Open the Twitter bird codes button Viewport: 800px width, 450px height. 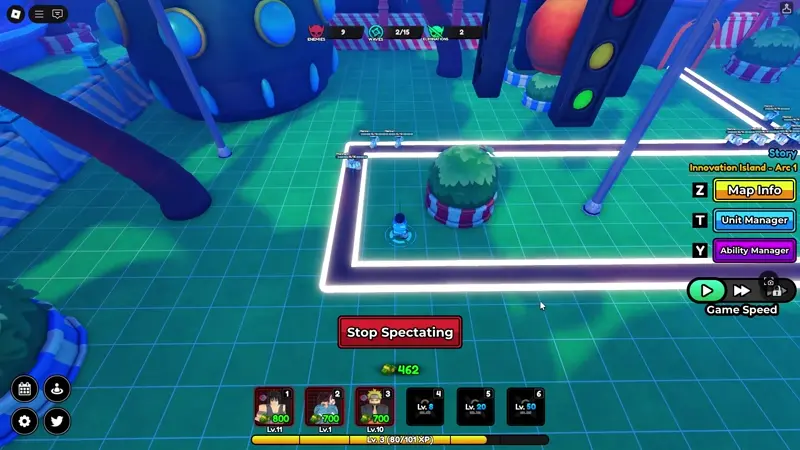(x=57, y=421)
